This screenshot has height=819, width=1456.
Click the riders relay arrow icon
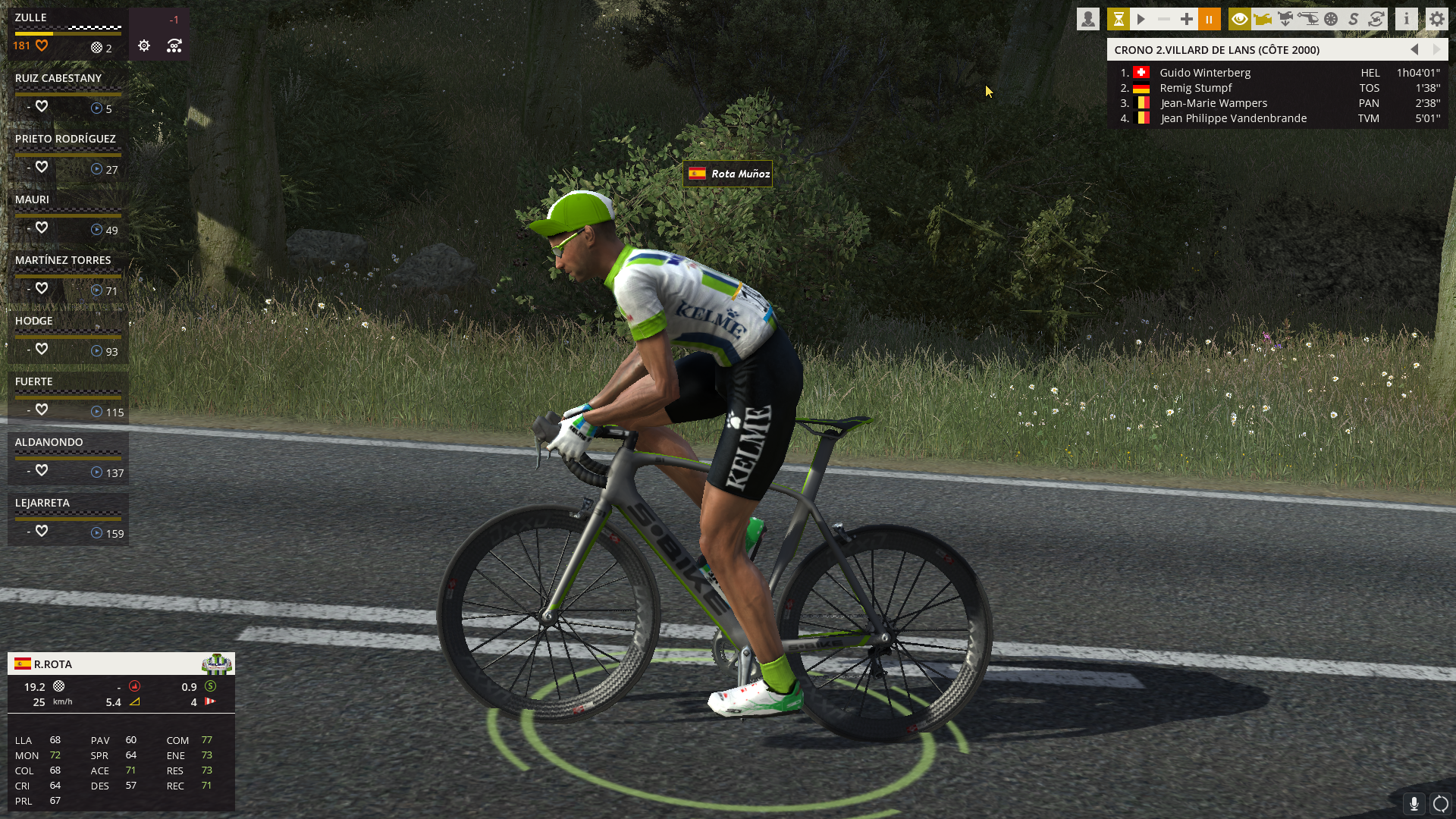(x=174, y=46)
